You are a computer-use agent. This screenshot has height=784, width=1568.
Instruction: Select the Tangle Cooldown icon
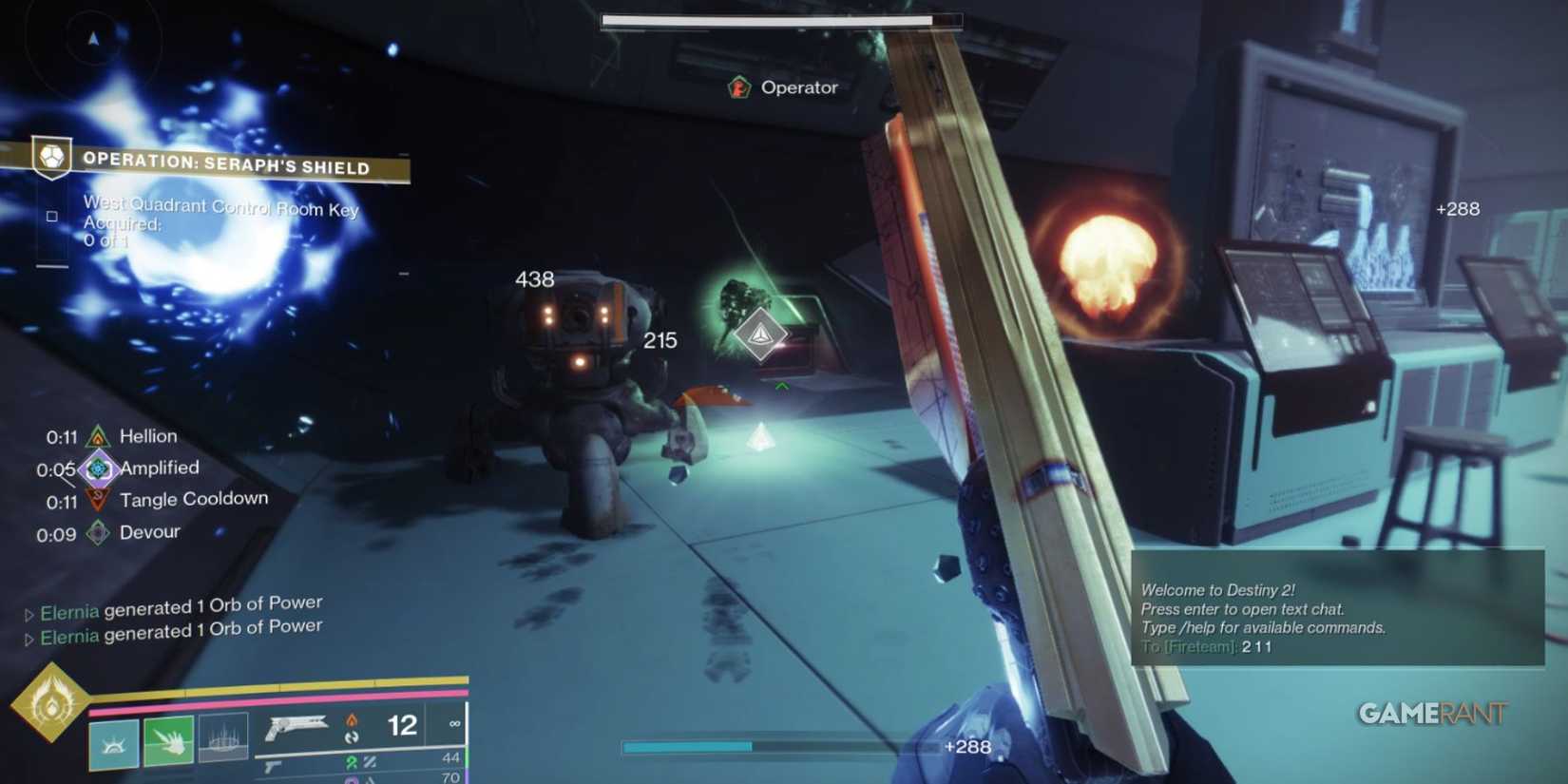[99, 499]
